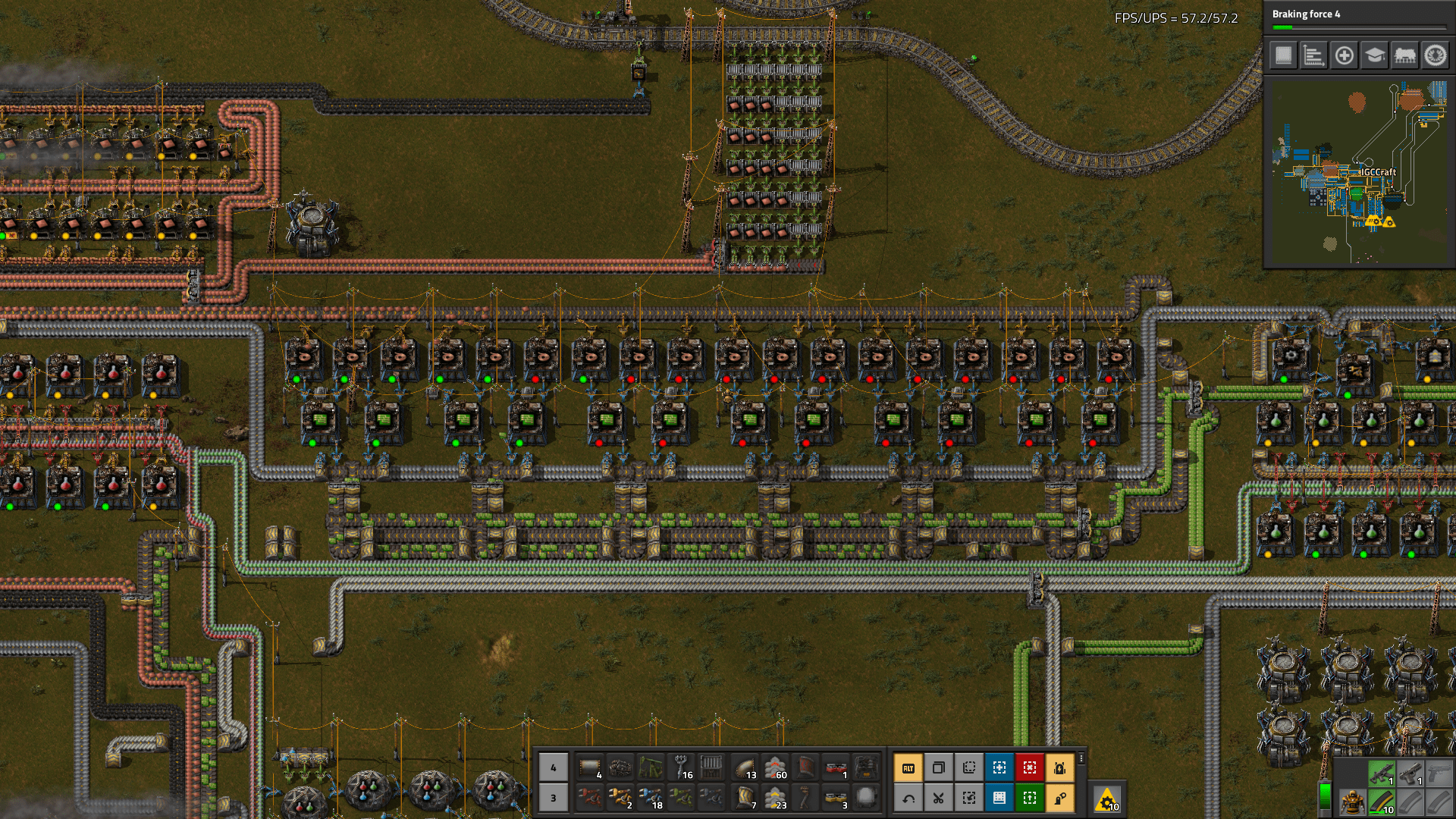
Task: Select the red deconstruction planner
Action: click(1030, 767)
